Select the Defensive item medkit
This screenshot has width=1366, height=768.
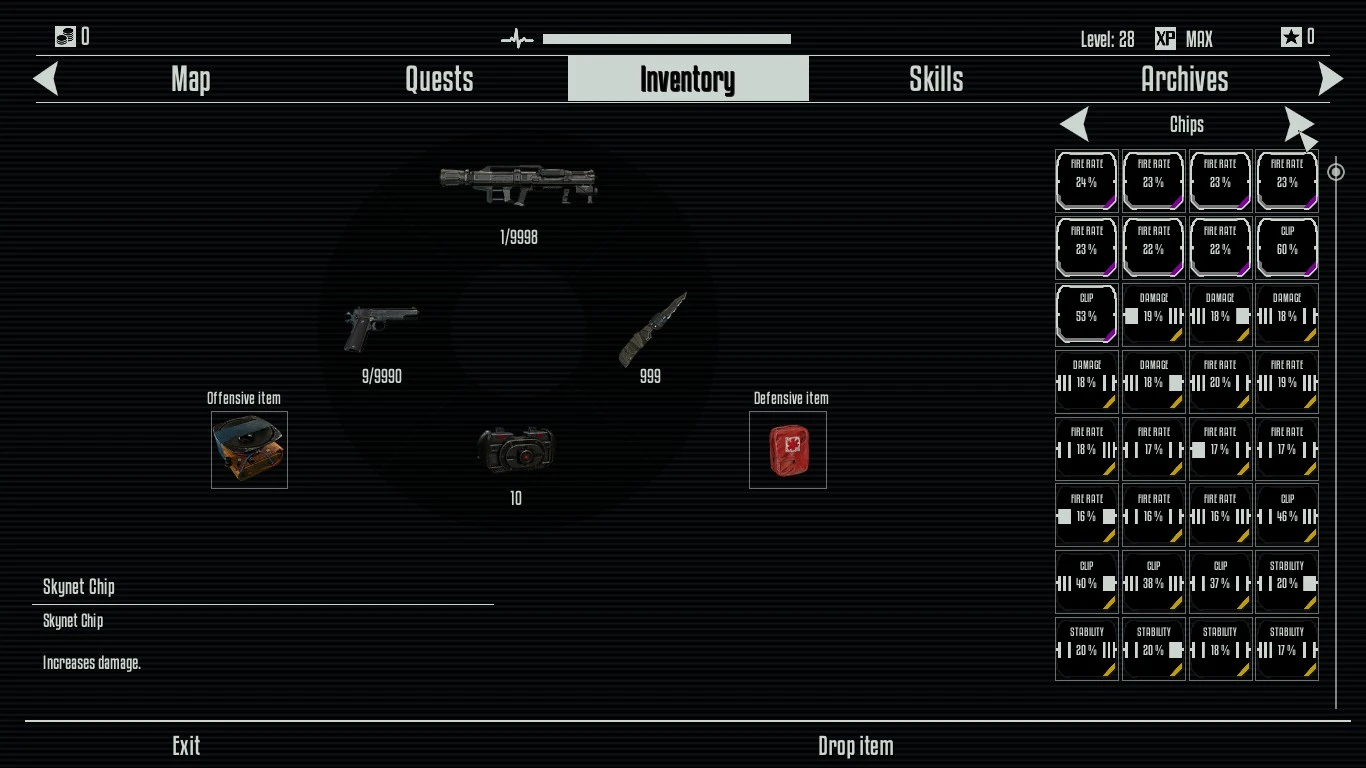click(788, 448)
